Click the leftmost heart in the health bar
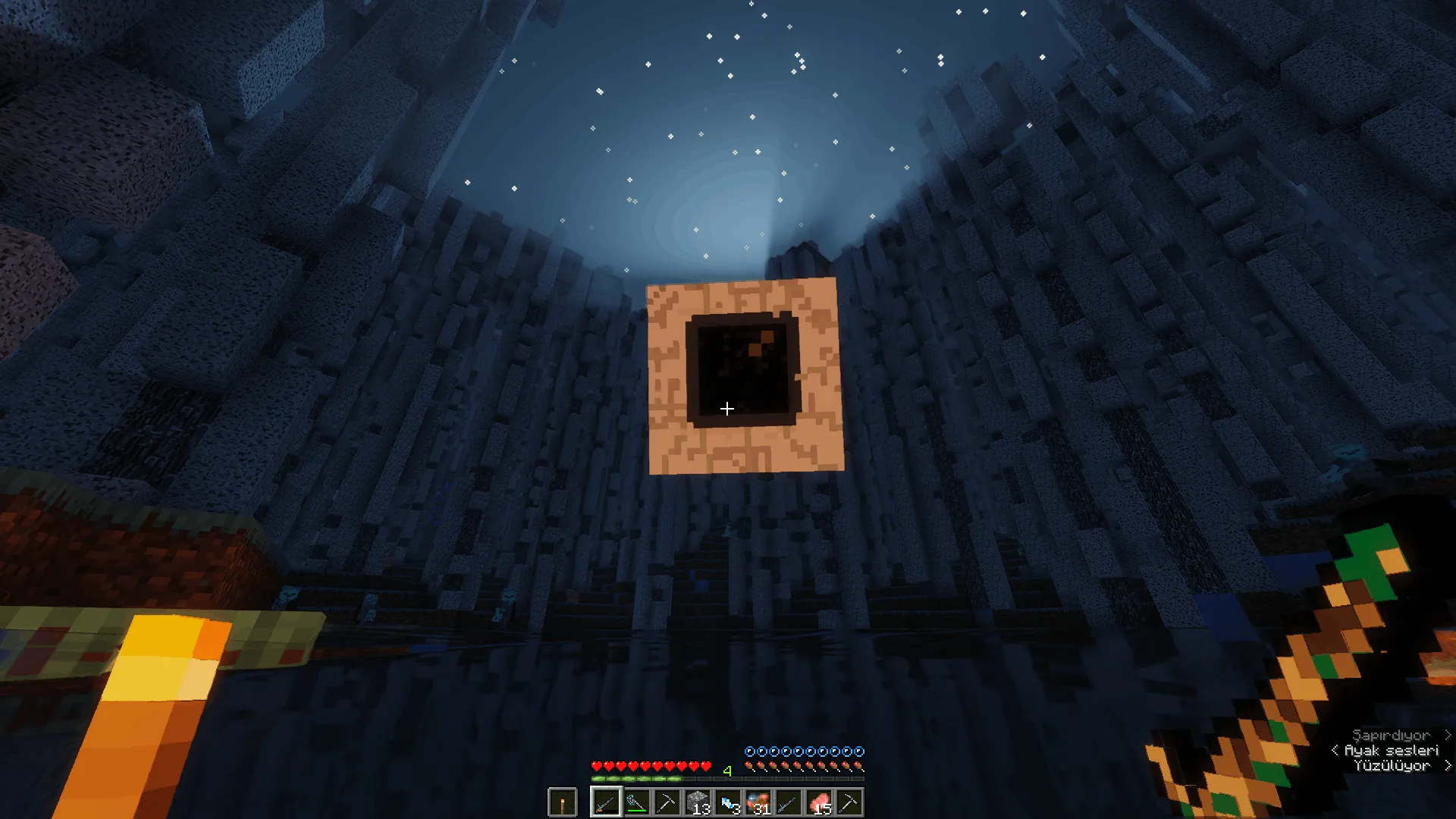This screenshot has width=1456, height=819. tap(596, 766)
